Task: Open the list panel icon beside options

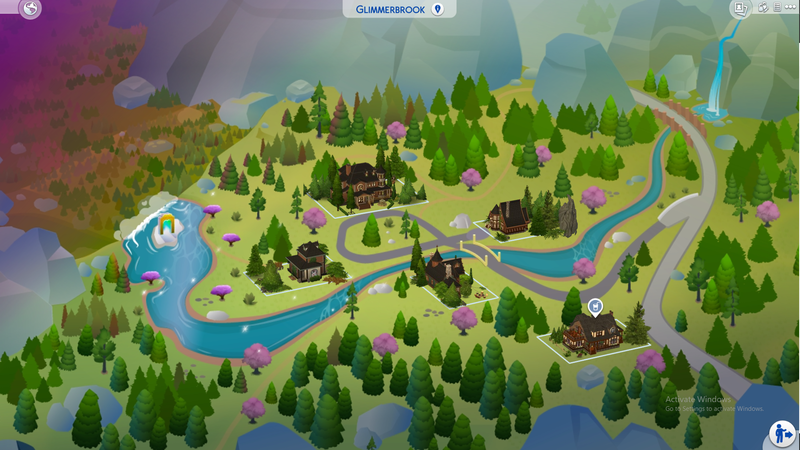Action: (x=777, y=7)
